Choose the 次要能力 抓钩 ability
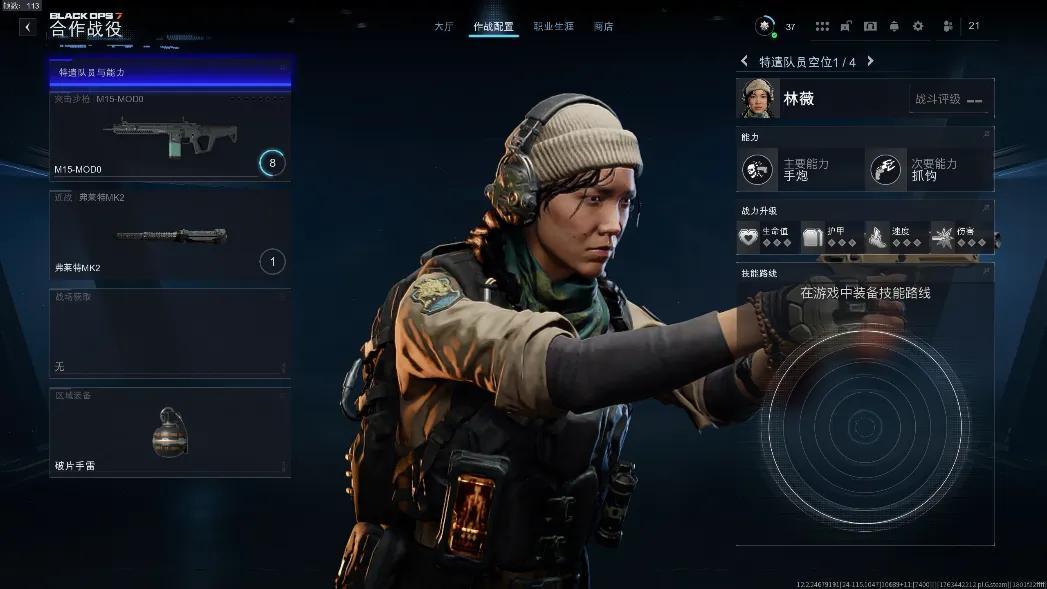The width and height of the screenshot is (1047, 589). [x=929, y=170]
